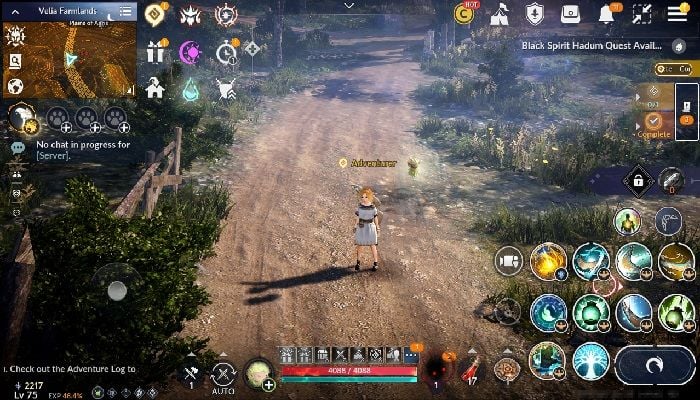This screenshot has height=400, width=700.
Task: Claim the Complete quest checkmark
Action: (x=653, y=121)
